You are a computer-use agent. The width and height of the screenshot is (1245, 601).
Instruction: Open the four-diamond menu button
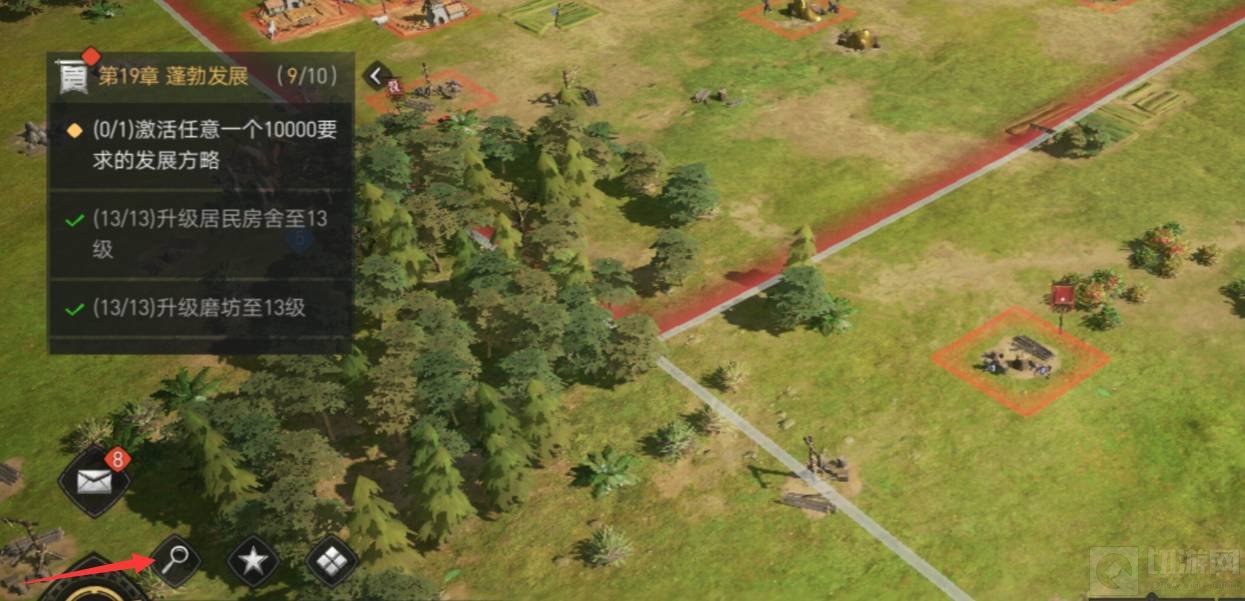click(x=330, y=562)
